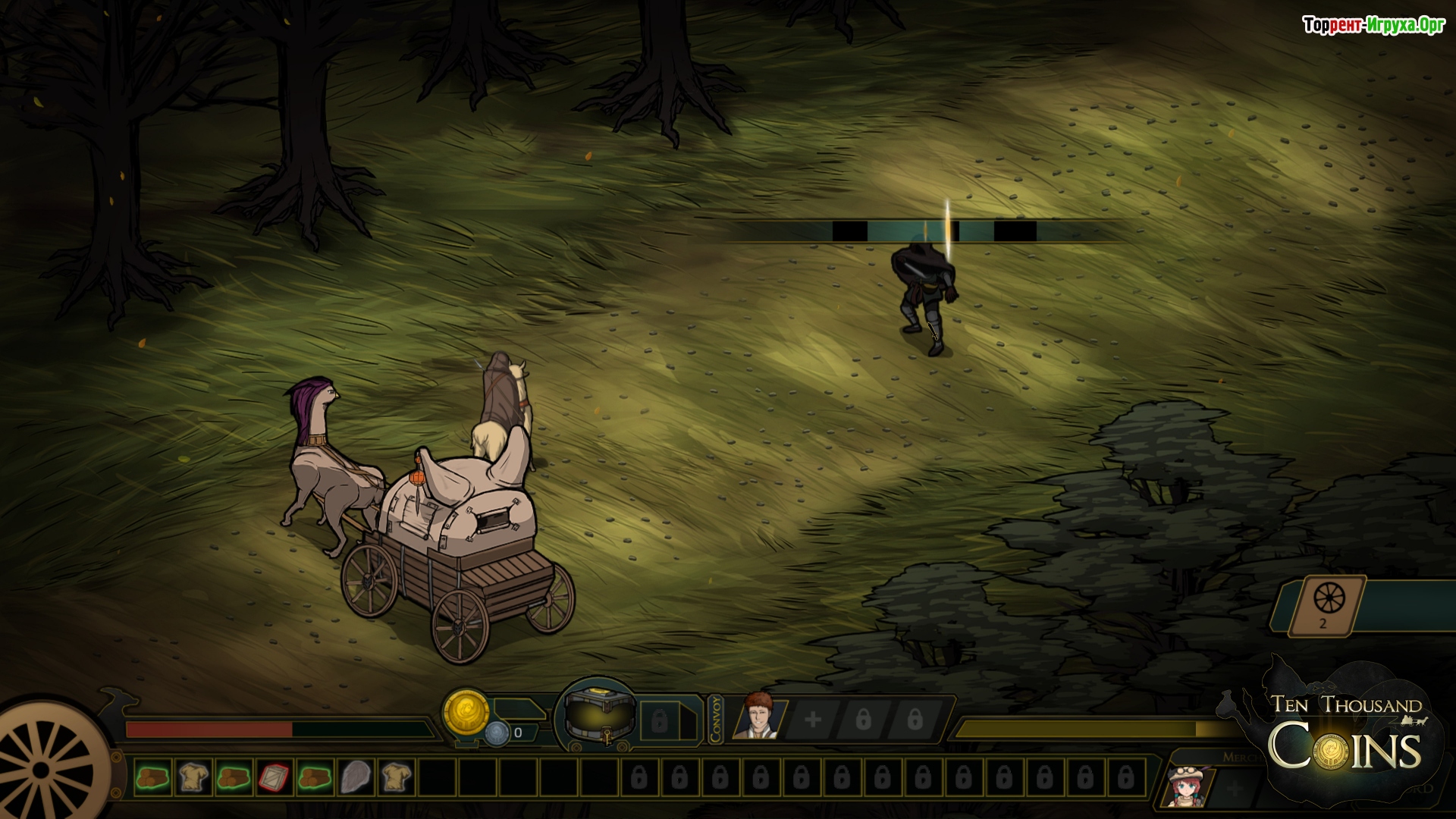Viewport: 1456px width, 819px height.
Task: Select the red-haired merchant girl portrait
Action: tap(1186, 786)
